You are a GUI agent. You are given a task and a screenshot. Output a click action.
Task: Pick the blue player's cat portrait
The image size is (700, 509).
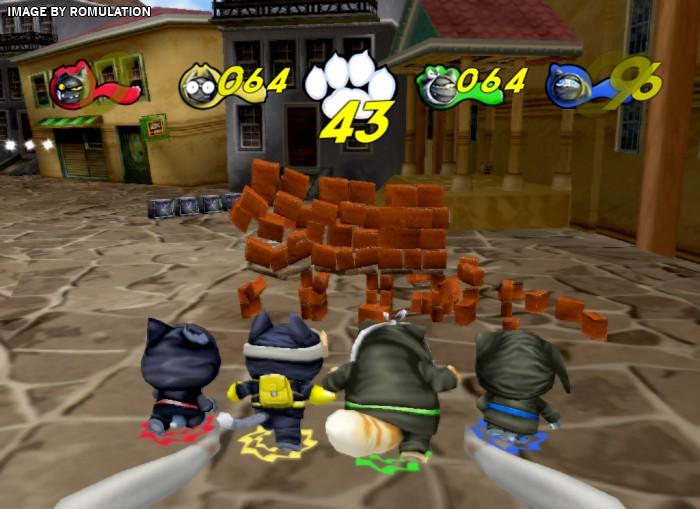(x=566, y=86)
